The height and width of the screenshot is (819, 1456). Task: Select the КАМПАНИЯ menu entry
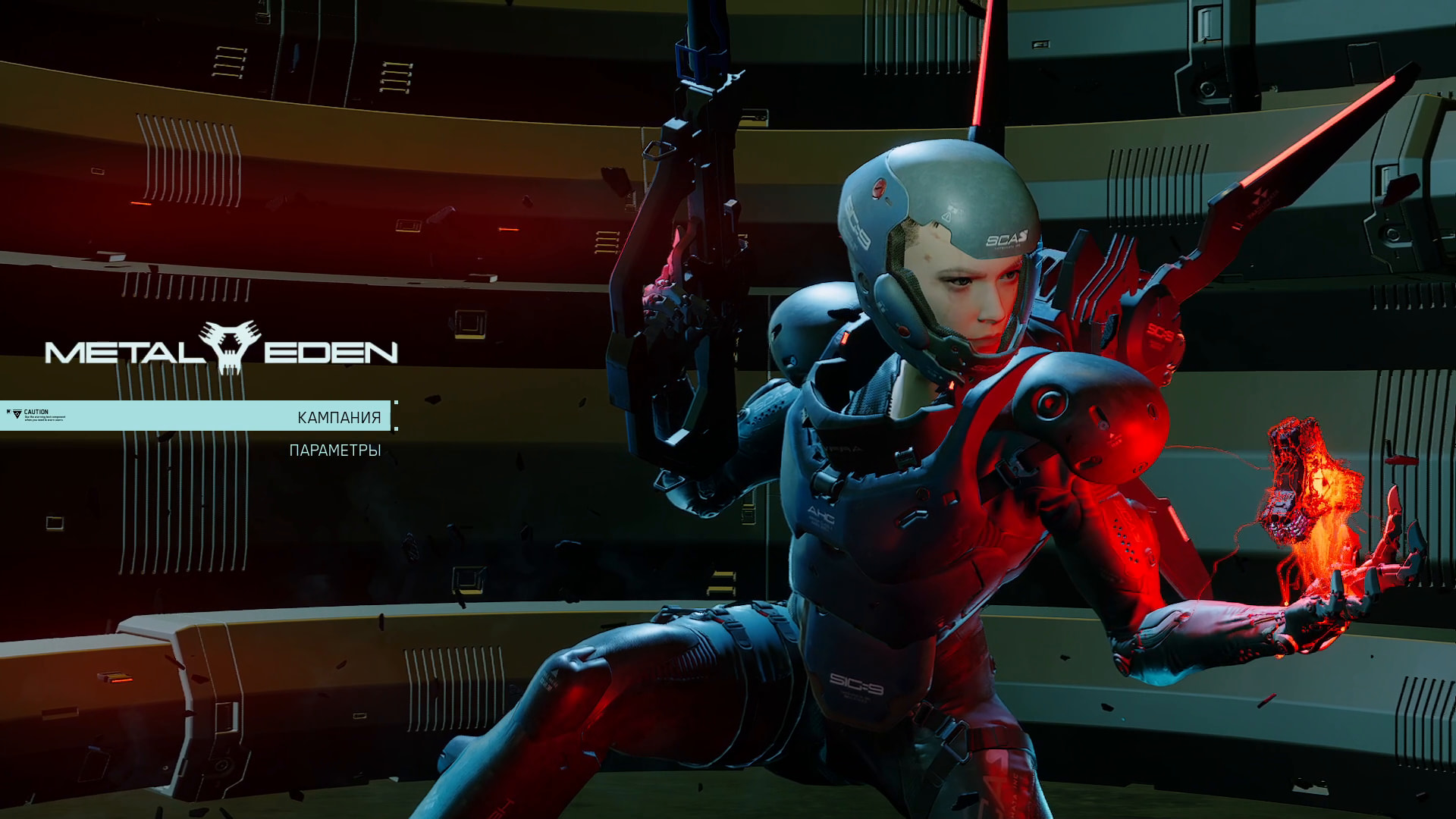click(x=338, y=417)
